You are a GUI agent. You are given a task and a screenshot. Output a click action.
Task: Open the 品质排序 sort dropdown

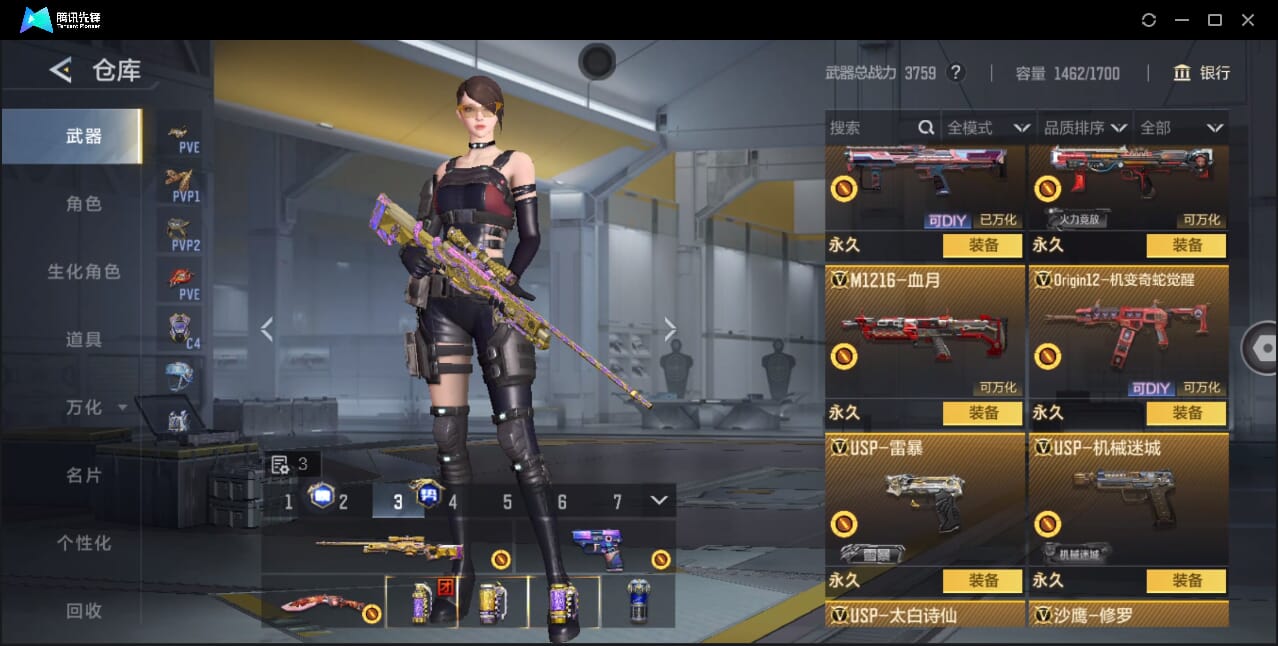(1085, 128)
